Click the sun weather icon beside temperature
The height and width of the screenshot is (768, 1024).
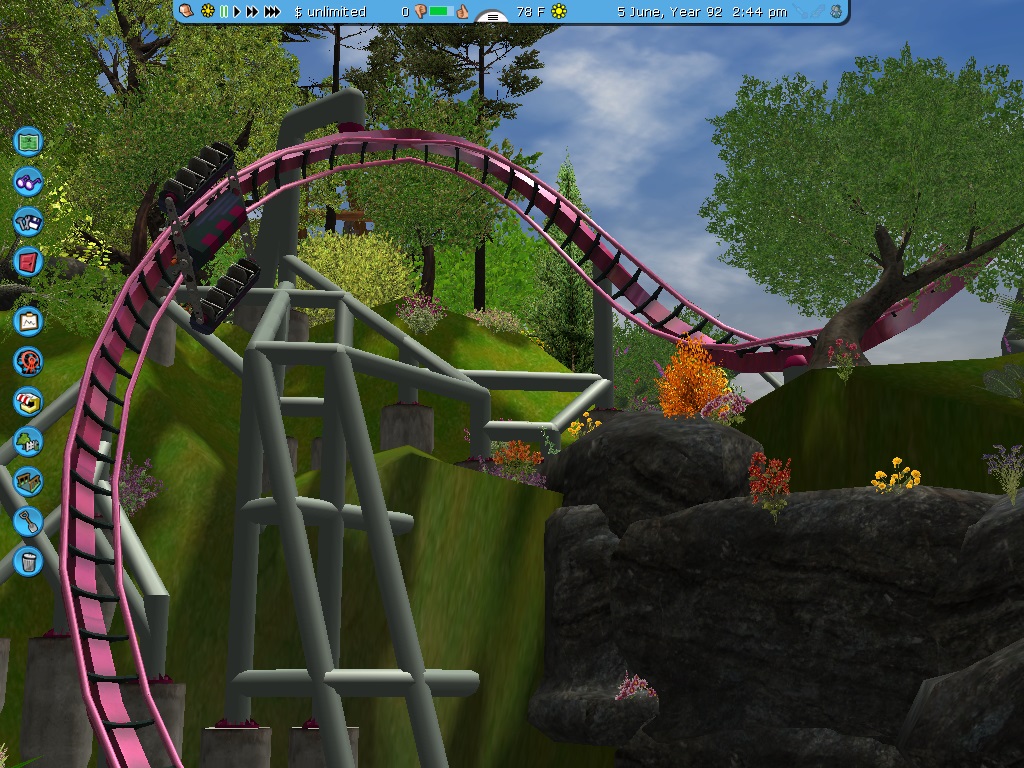tap(559, 12)
